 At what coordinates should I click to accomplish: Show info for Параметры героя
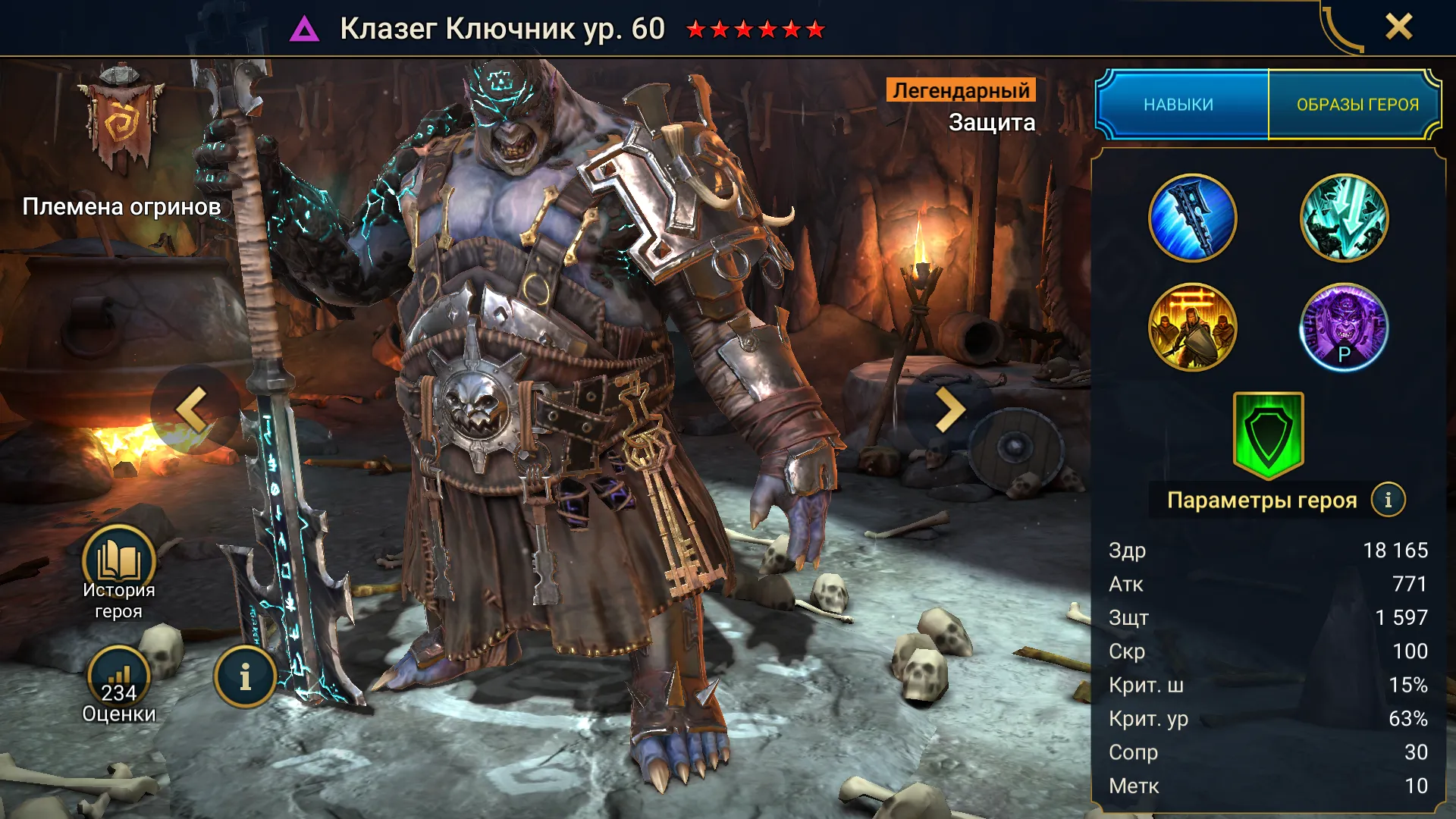click(1388, 500)
